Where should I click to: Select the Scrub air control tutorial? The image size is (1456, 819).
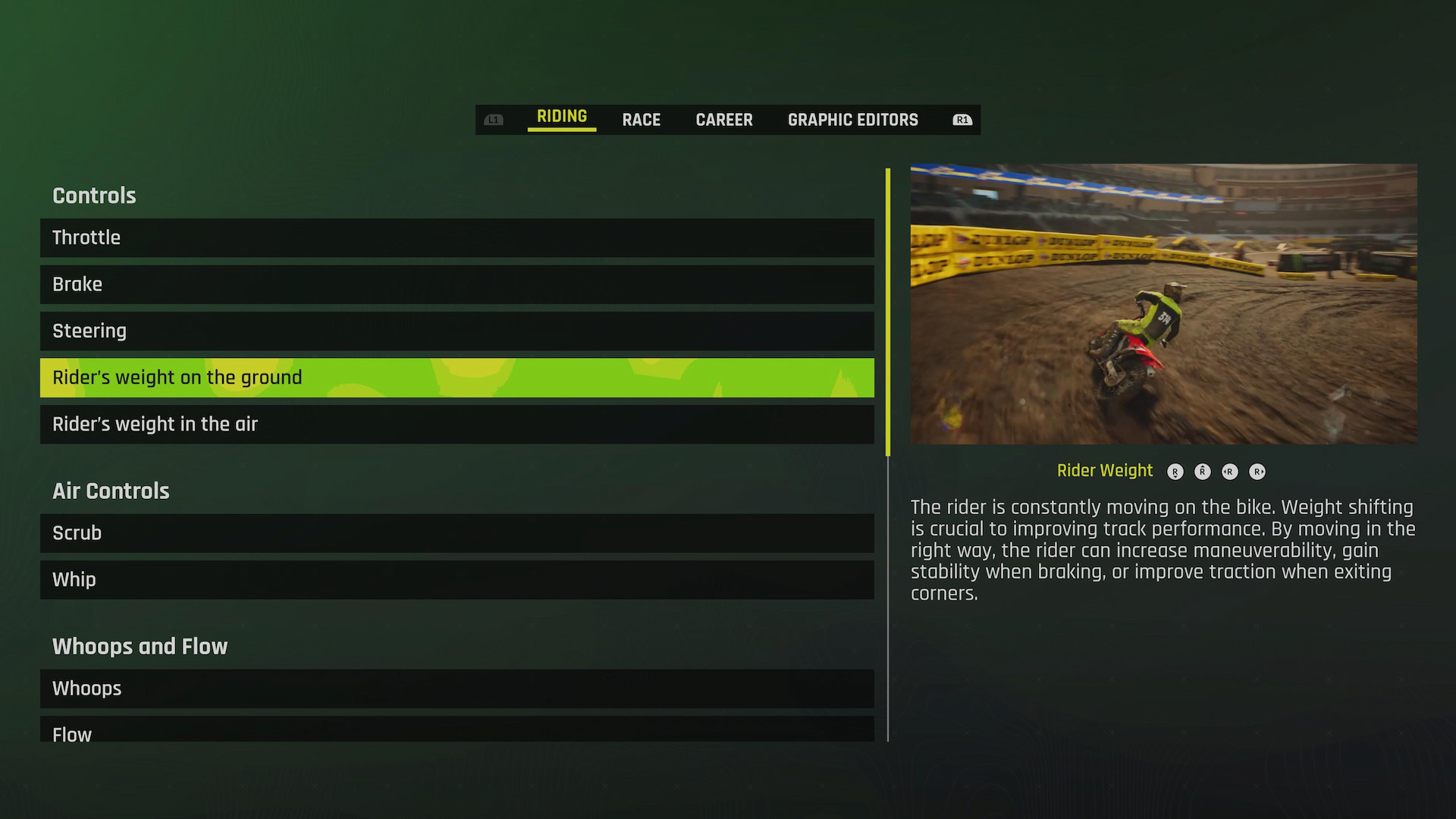(x=455, y=533)
